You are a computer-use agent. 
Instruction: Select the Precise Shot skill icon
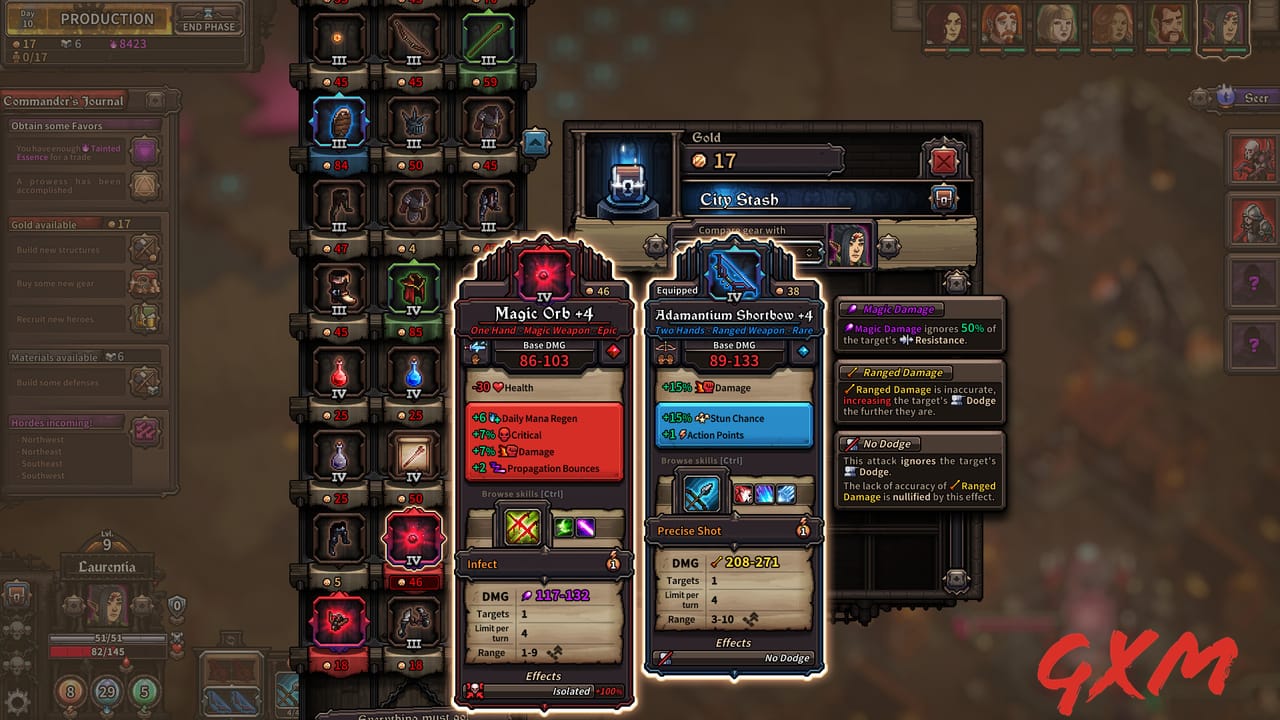click(x=700, y=492)
